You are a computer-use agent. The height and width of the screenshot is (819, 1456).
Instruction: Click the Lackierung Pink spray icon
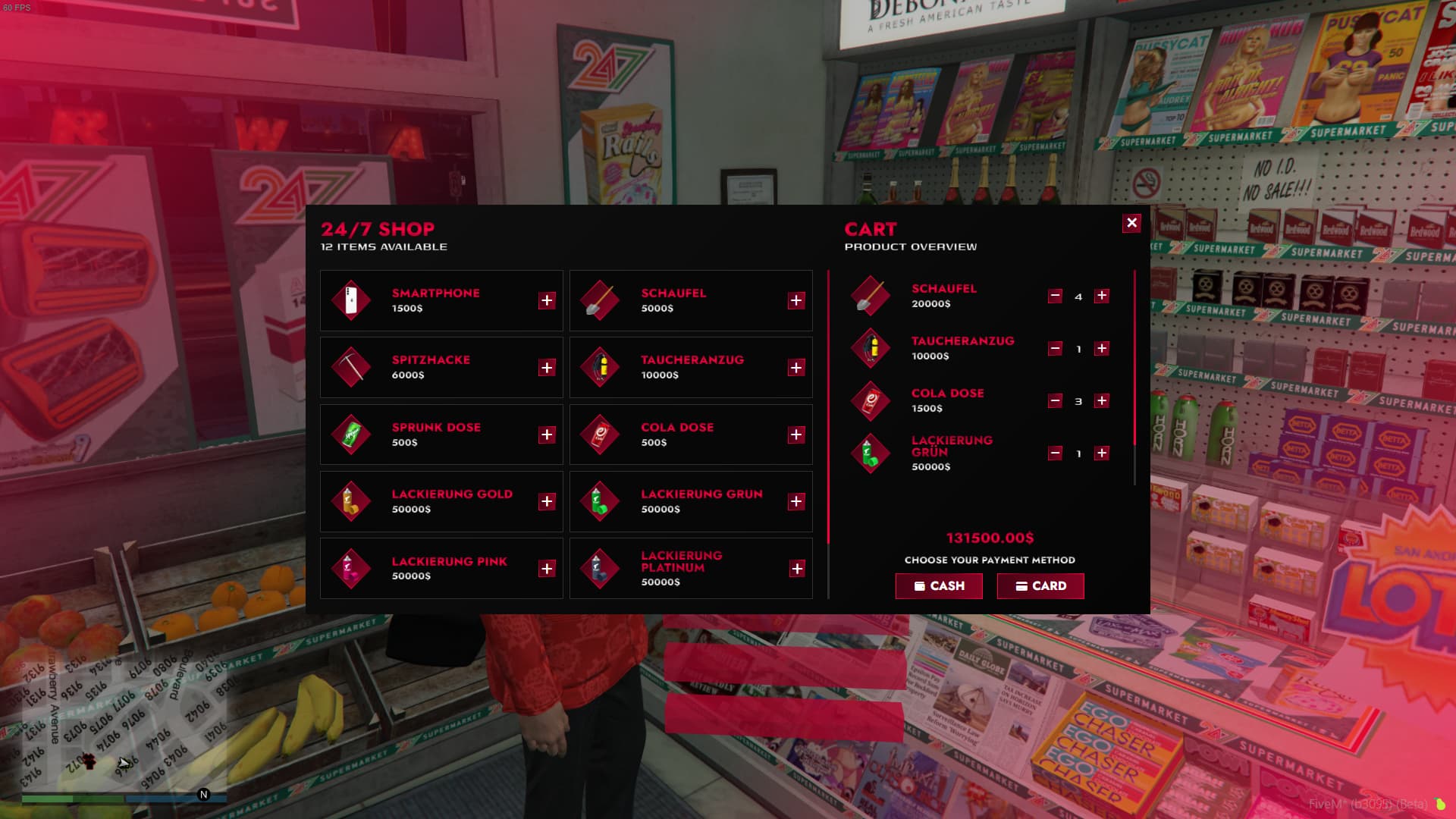[x=351, y=568]
